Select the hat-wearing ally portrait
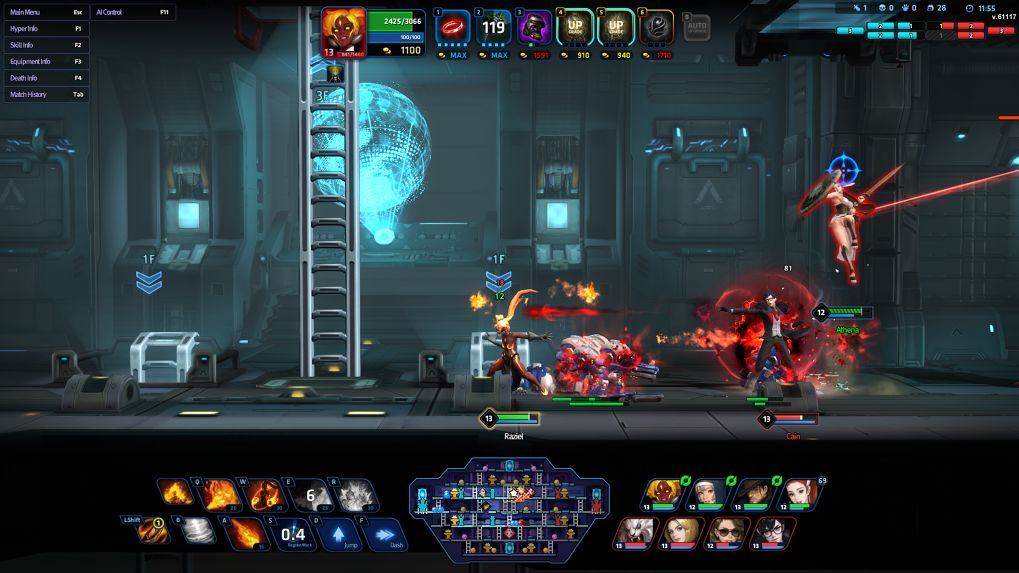This screenshot has height=573, width=1019. click(x=752, y=493)
